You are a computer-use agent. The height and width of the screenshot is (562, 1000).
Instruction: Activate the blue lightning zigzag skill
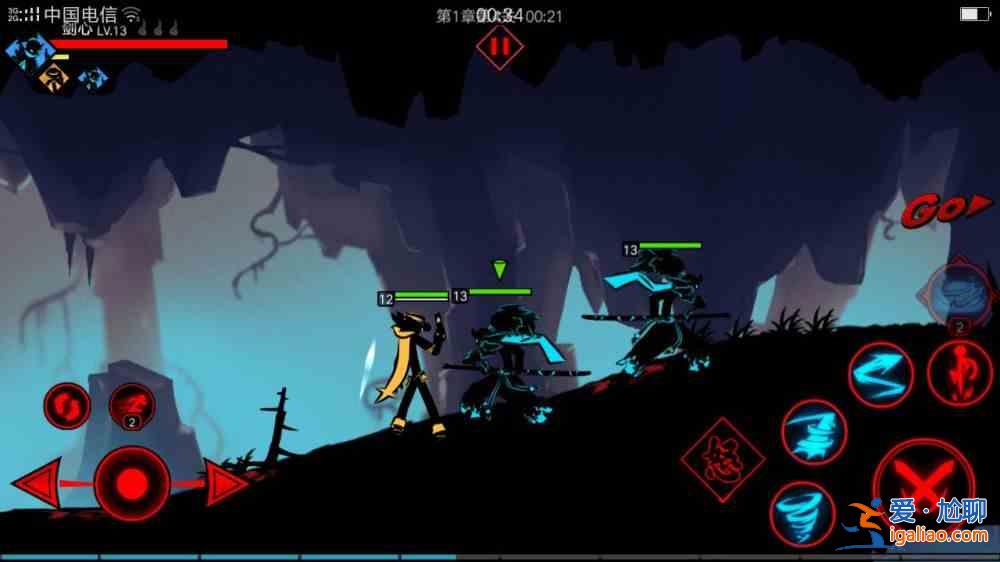[x=881, y=375]
